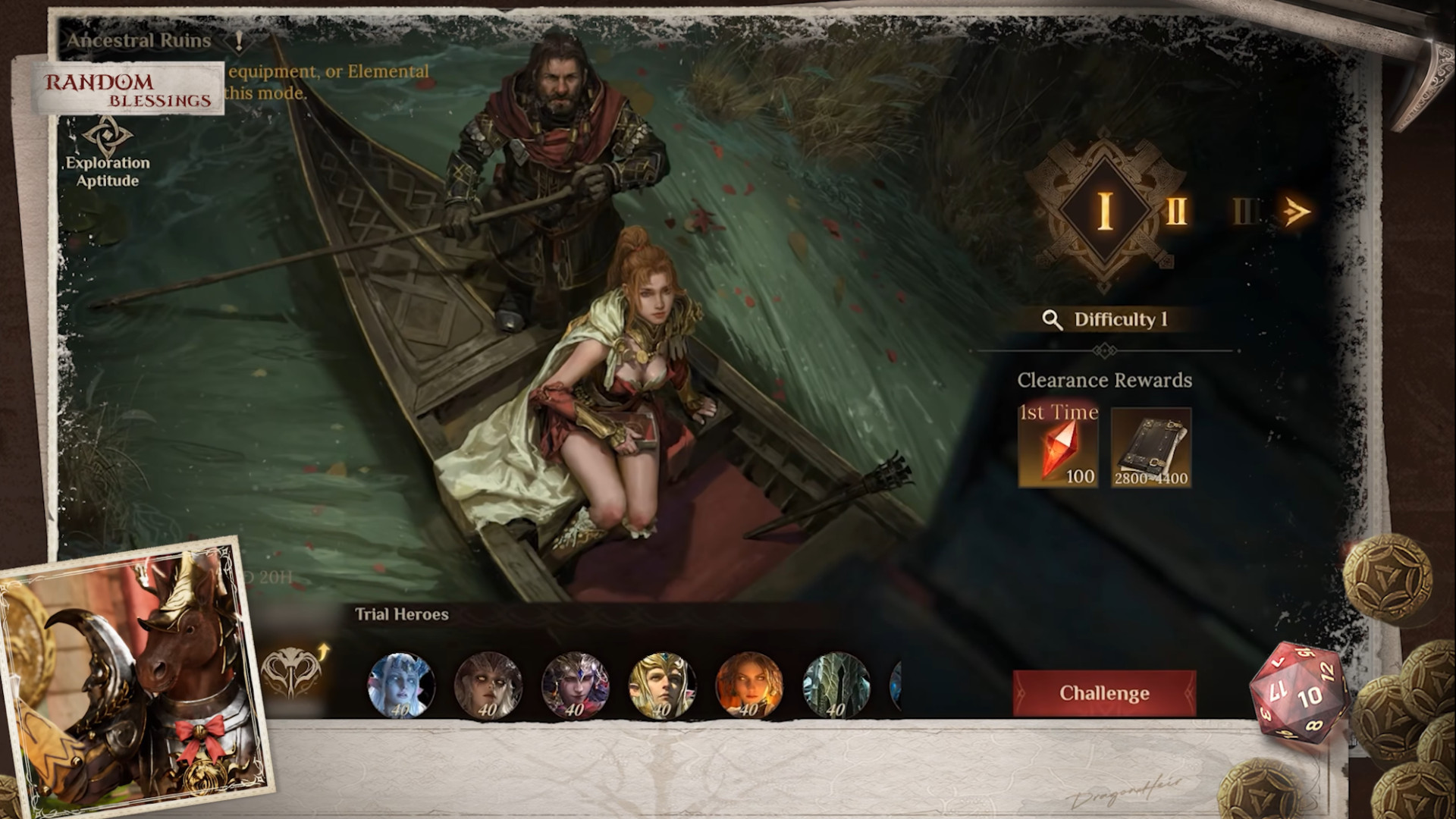Image resolution: width=1456 pixels, height=819 pixels.
Task: Choose difficulty tier III
Action: click(x=1244, y=212)
